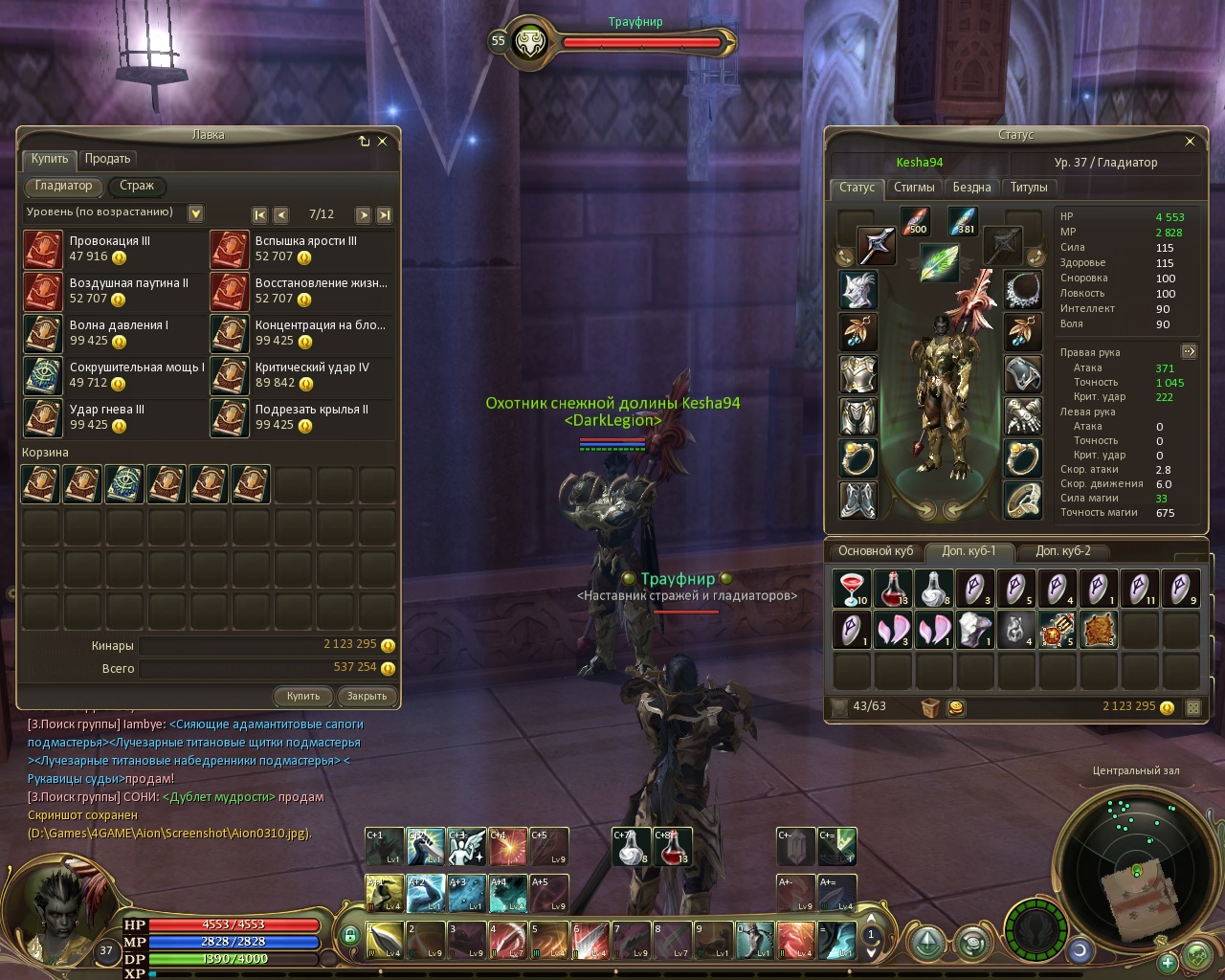Close the Лавка window with X

point(383,141)
